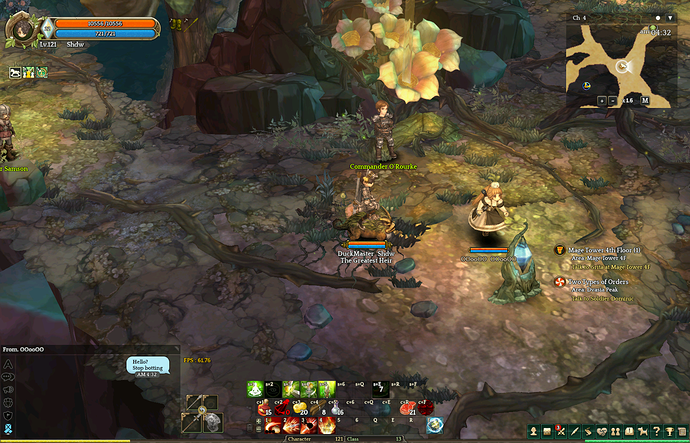
Task: Open the help question mark menu
Action: coord(654,431)
